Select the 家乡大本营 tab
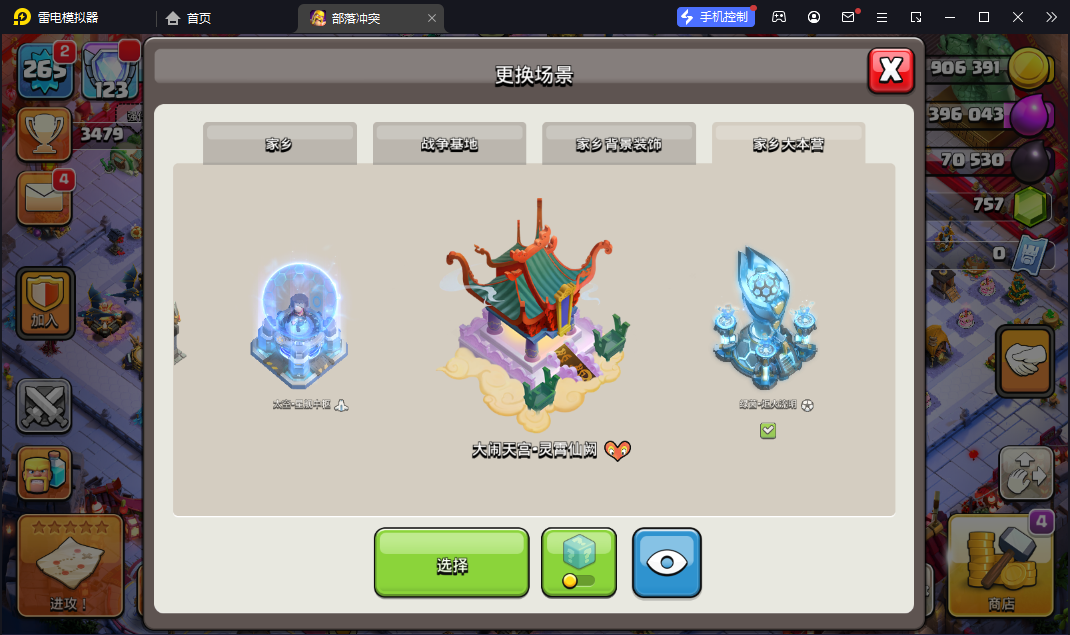The image size is (1070, 635). click(x=788, y=144)
